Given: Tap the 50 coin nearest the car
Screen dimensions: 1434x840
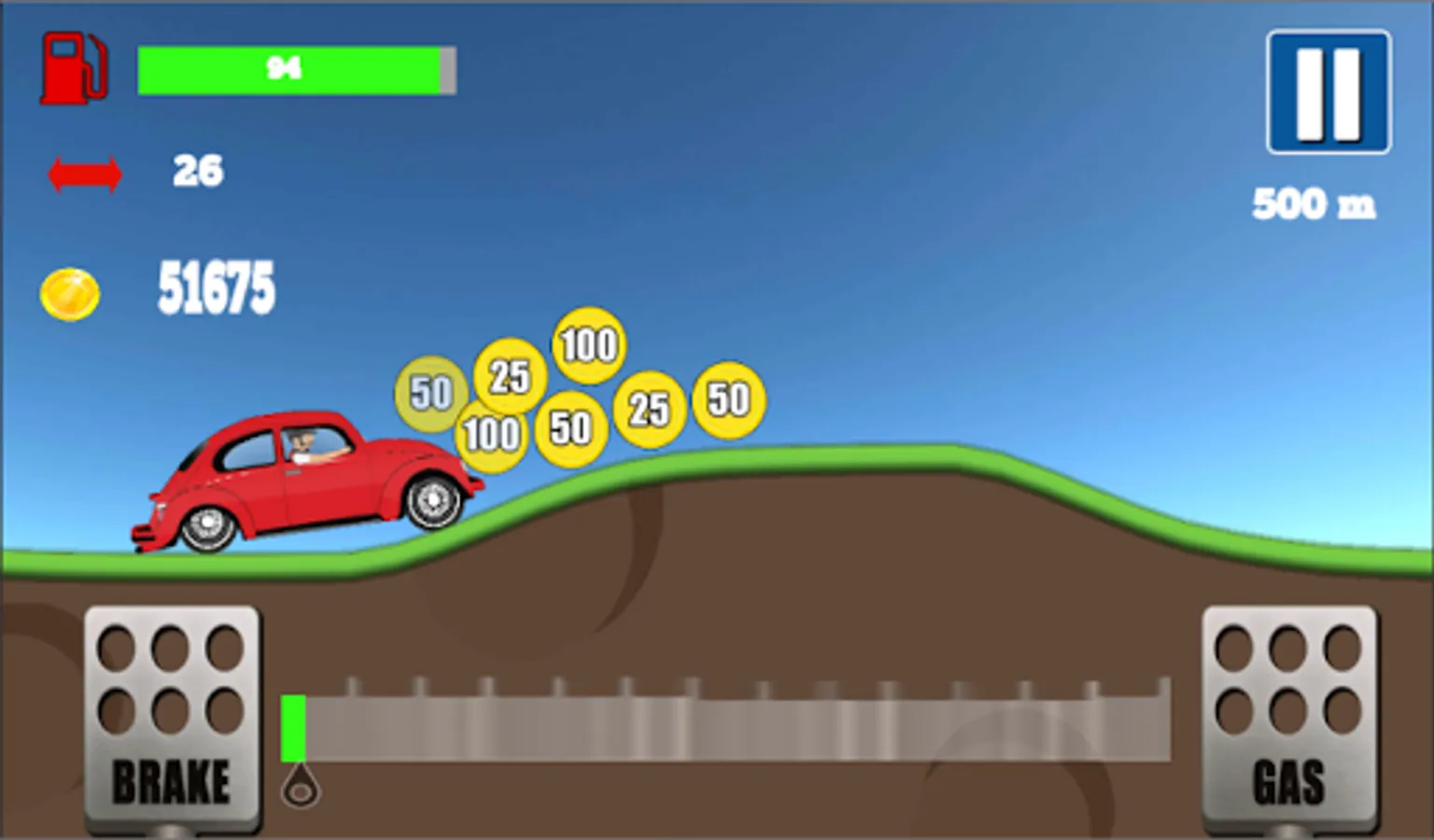Looking at the screenshot, I should click(429, 393).
